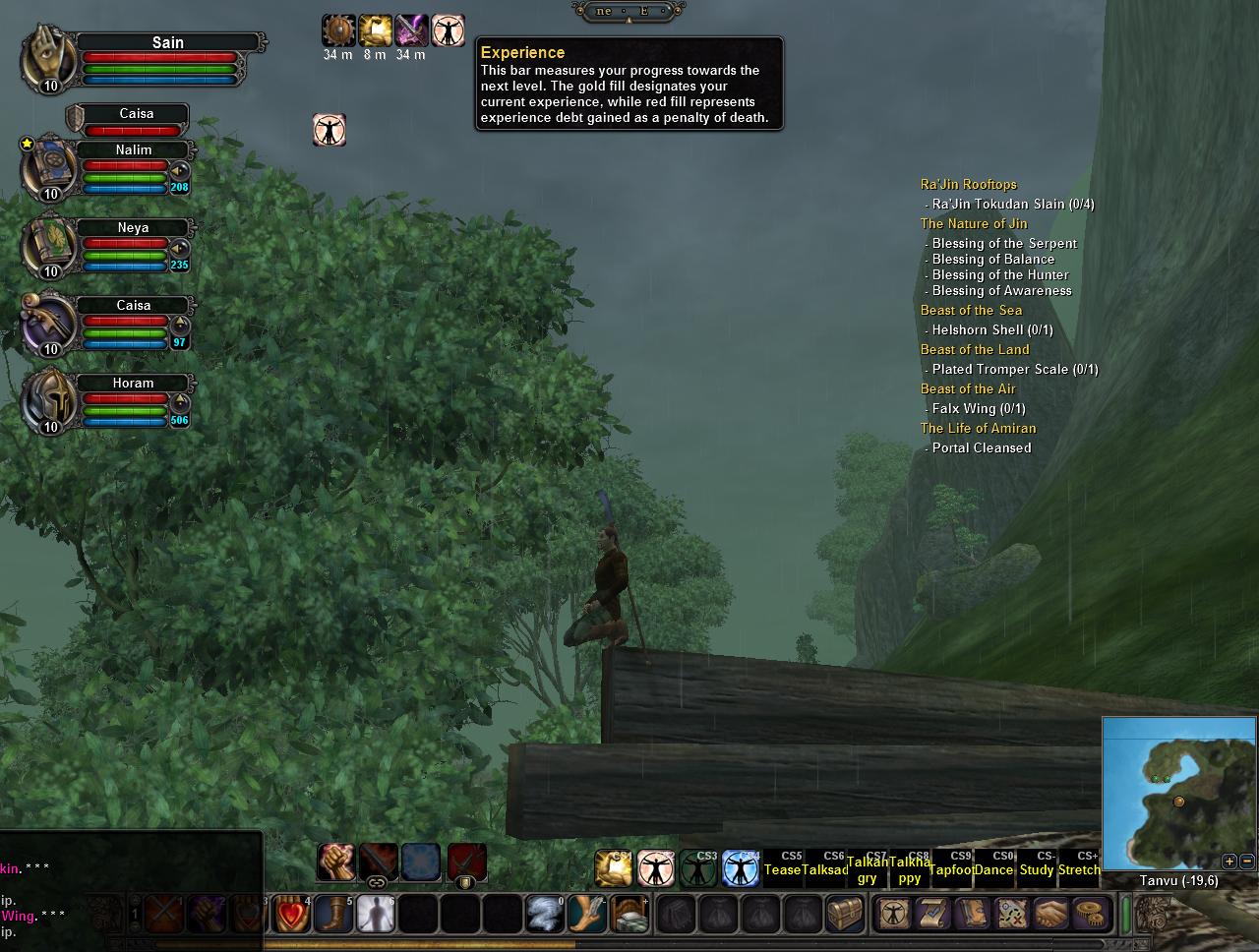1259x952 pixels.
Task: Use the heart in hand ability
Action: click(292, 914)
